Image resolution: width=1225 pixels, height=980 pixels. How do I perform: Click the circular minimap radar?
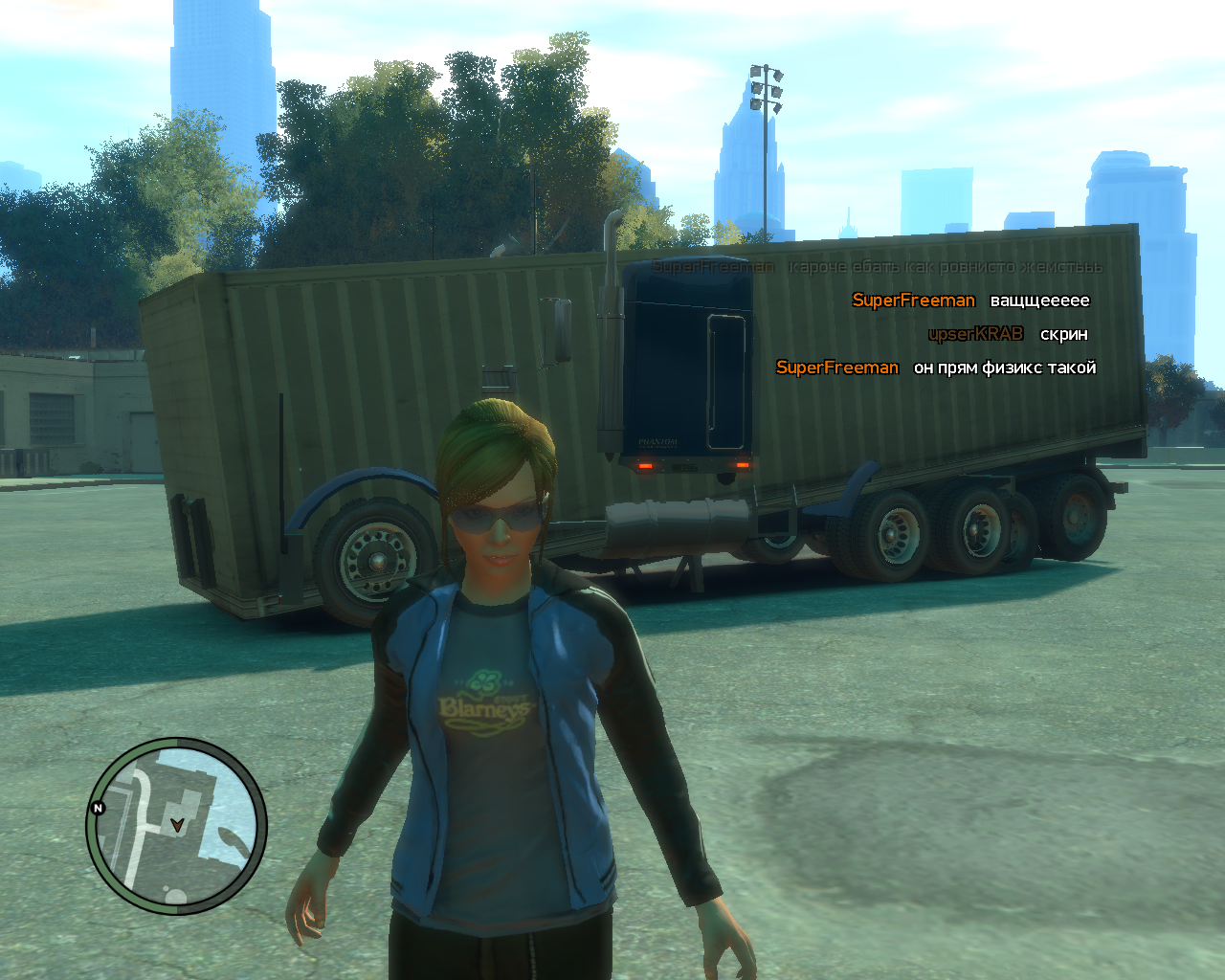(176, 827)
